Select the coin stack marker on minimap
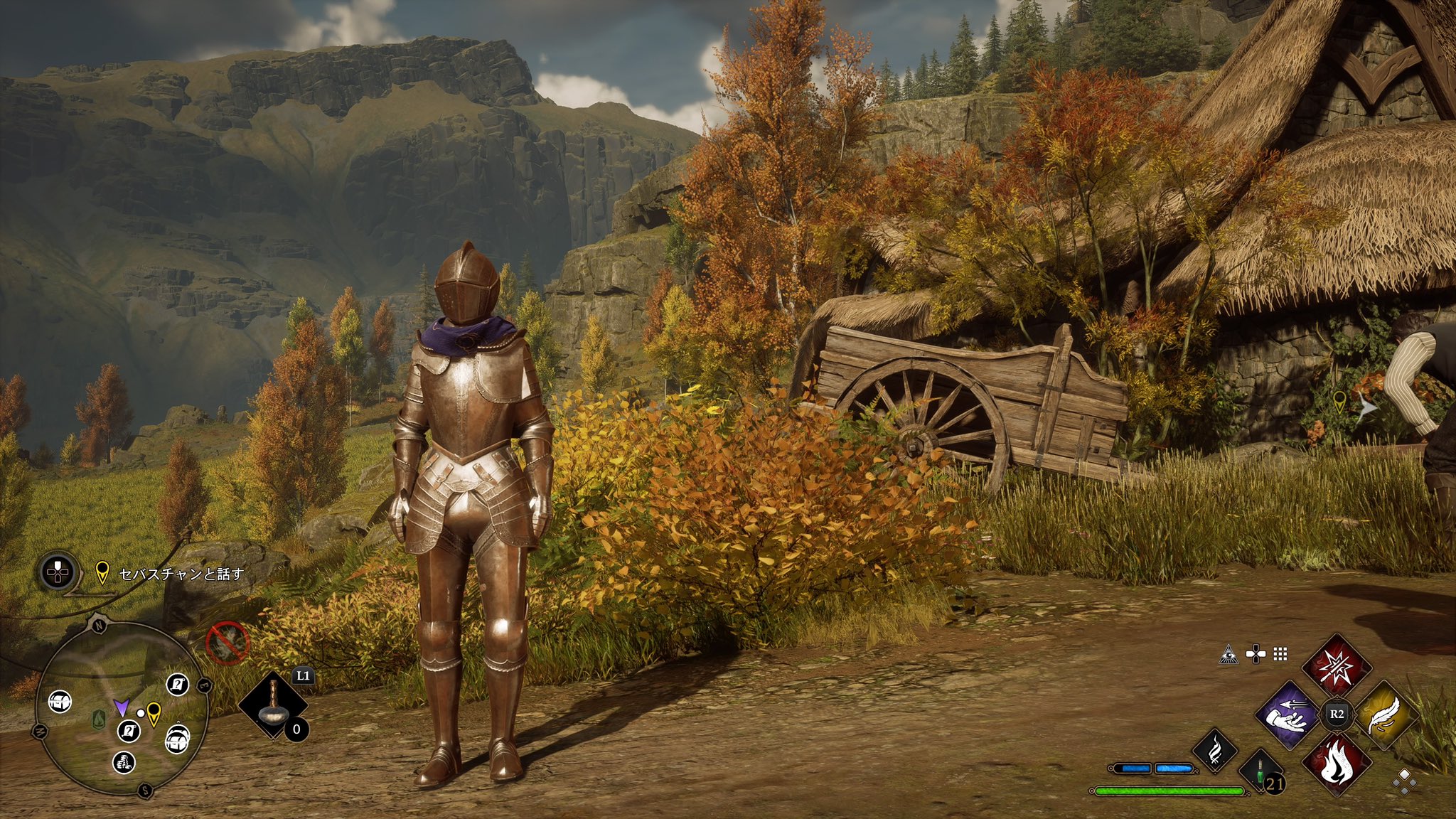 tap(124, 763)
